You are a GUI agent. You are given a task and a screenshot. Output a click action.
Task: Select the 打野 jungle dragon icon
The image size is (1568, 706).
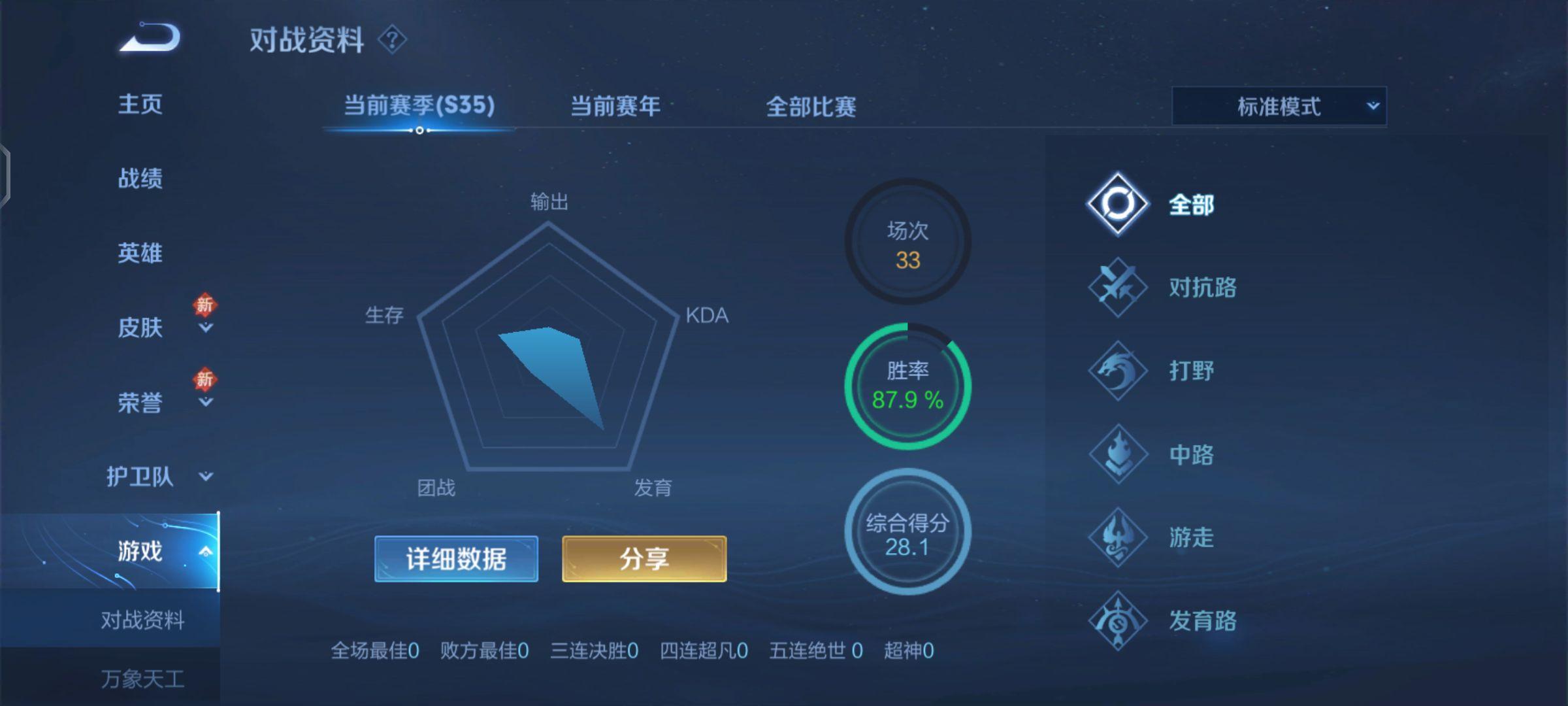(x=1116, y=370)
